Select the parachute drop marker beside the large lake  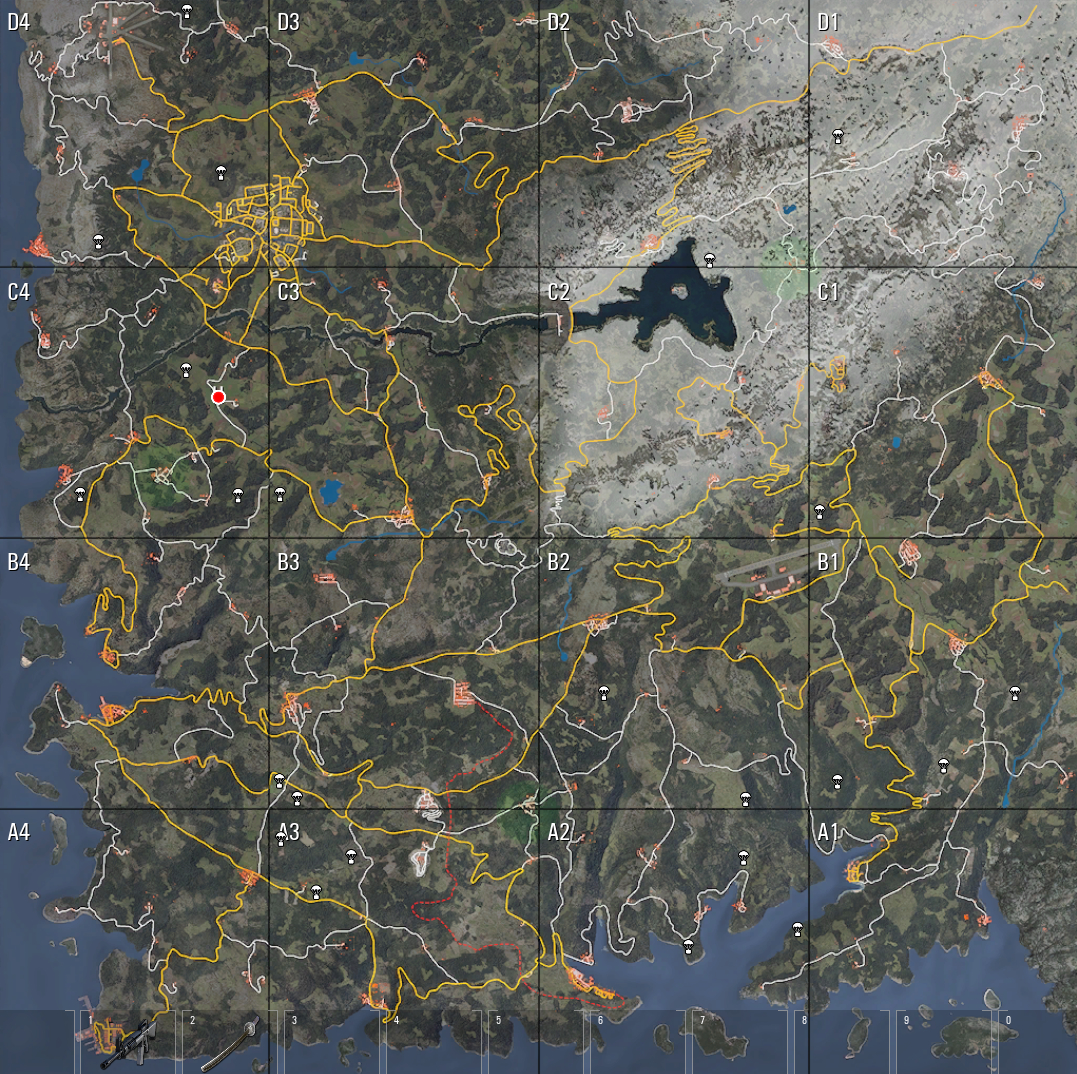click(710, 260)
